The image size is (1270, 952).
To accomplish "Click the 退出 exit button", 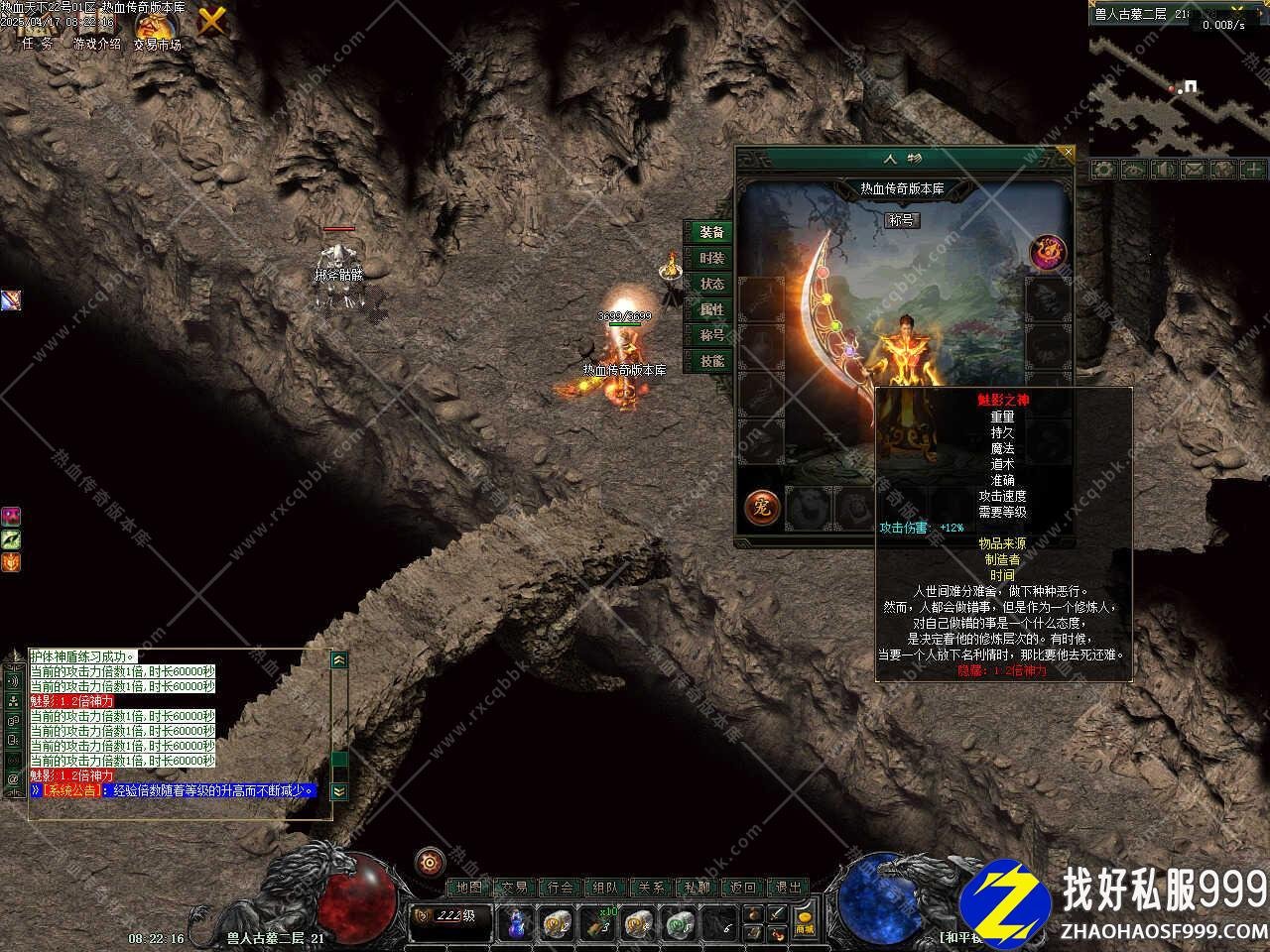I will click(789, 888).
